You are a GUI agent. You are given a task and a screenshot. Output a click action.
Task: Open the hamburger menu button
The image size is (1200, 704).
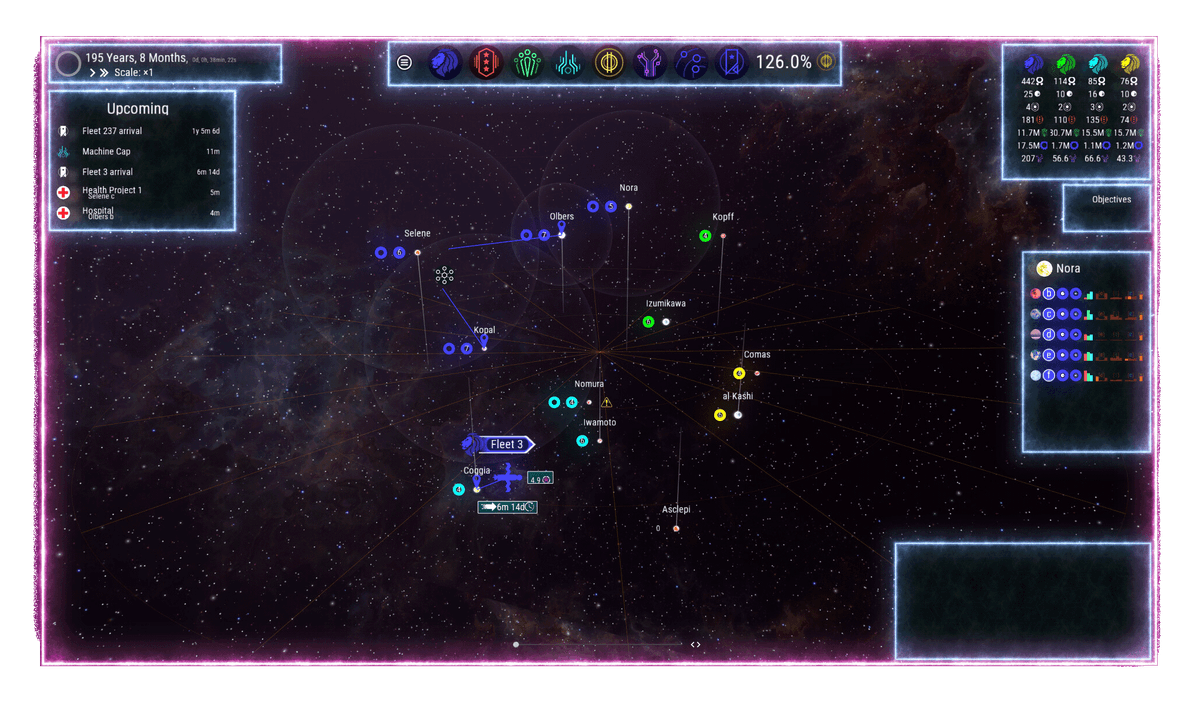404,62
